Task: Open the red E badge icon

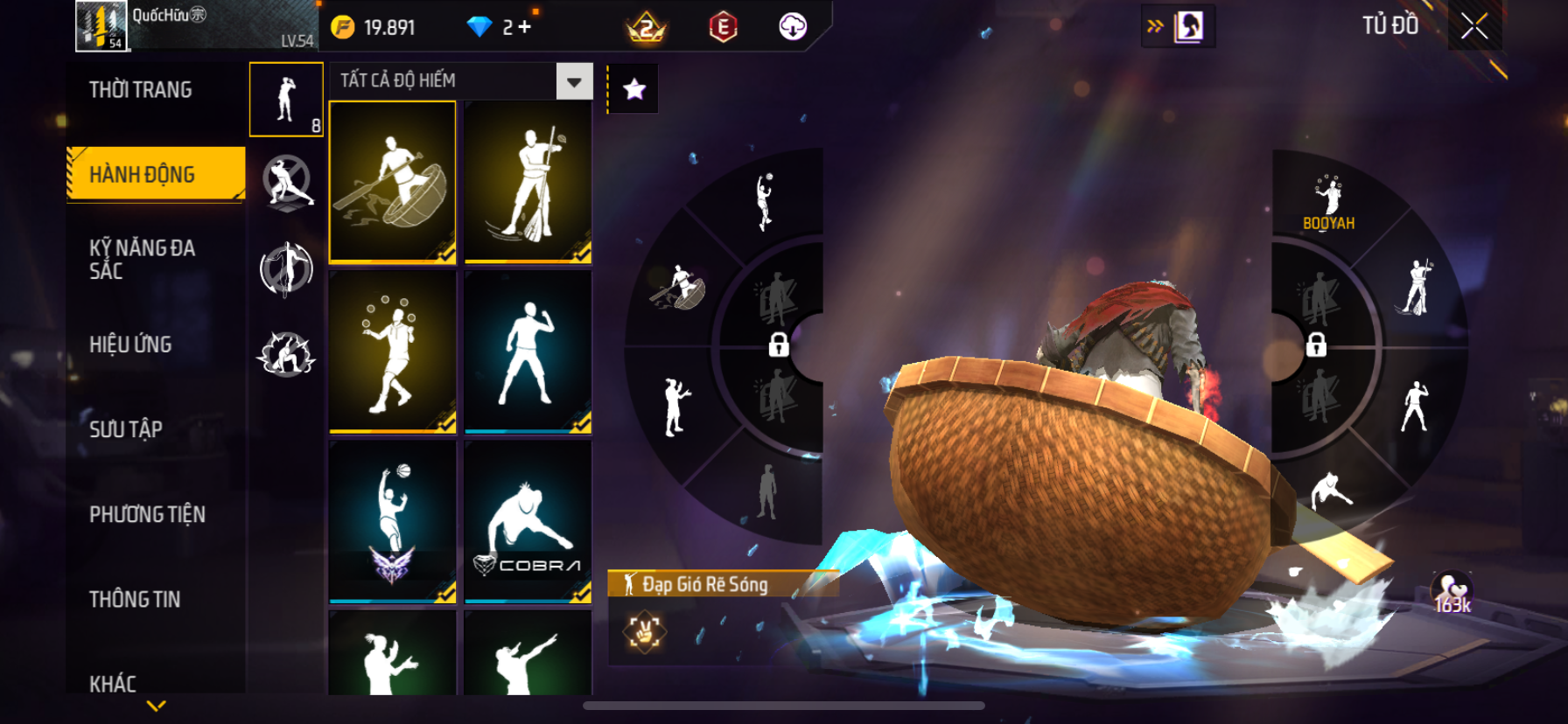Action: coord(723,27)
